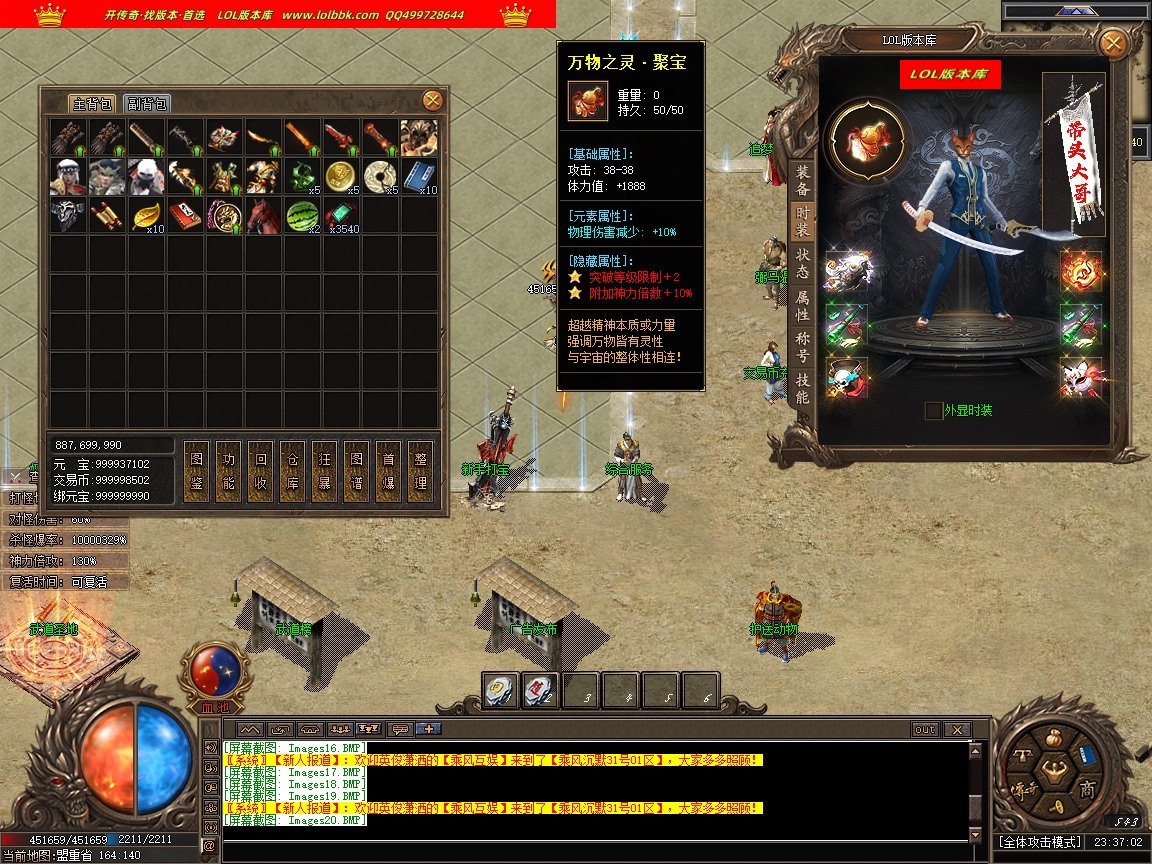
Task: Select the brown horse item in the bag
Action: [263, 215]
